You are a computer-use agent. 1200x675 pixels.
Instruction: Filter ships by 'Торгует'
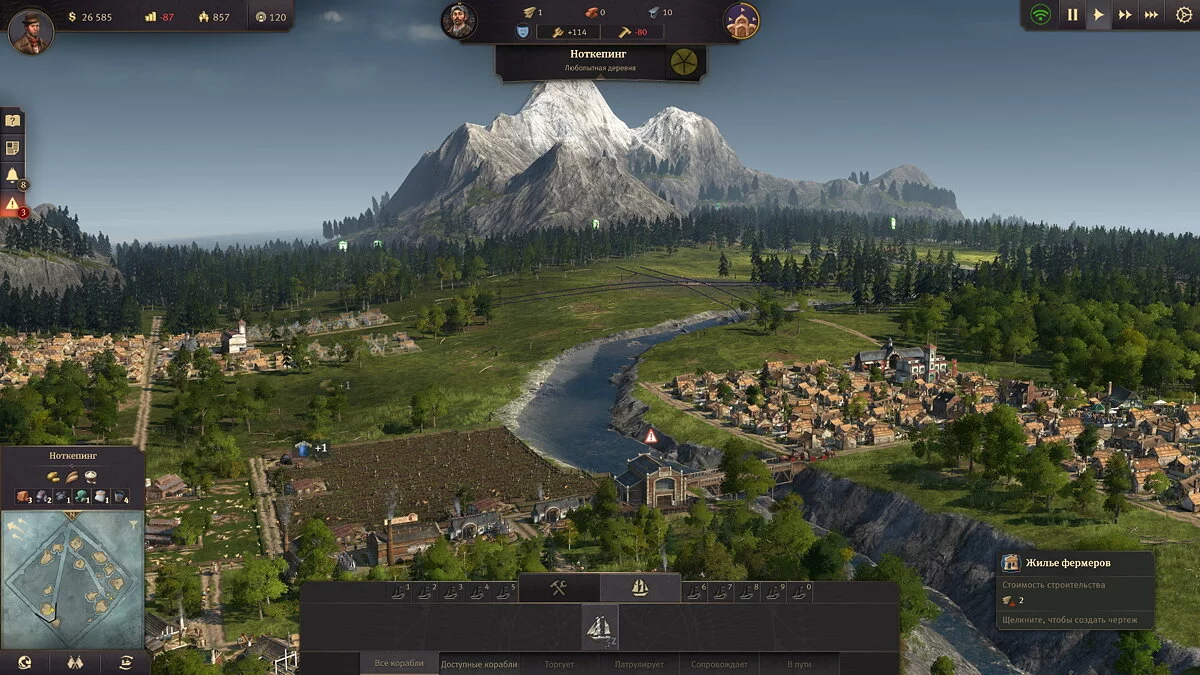point(559,663)
